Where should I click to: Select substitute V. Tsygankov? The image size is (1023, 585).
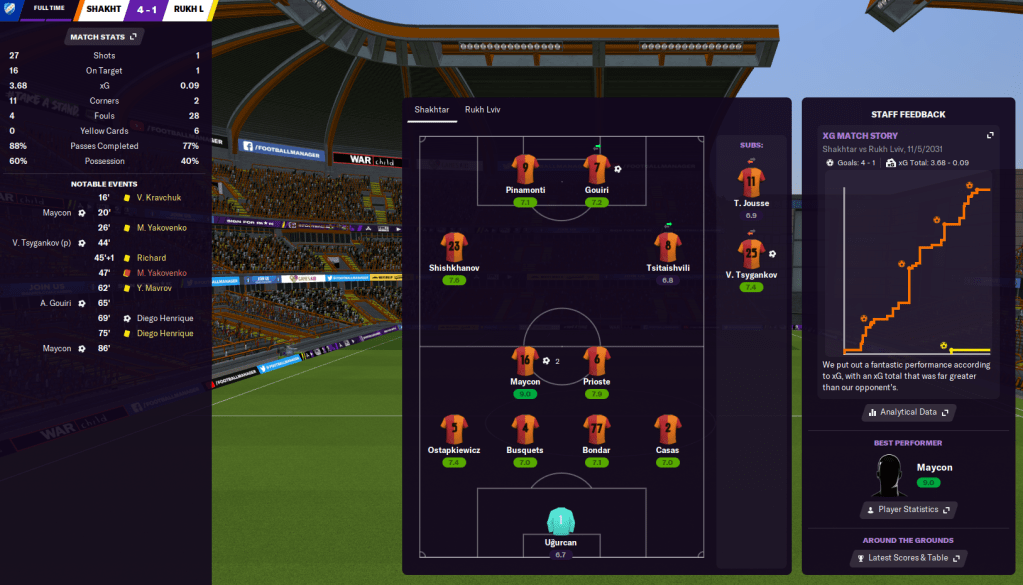pyautogui.click(x=751, y=254)
